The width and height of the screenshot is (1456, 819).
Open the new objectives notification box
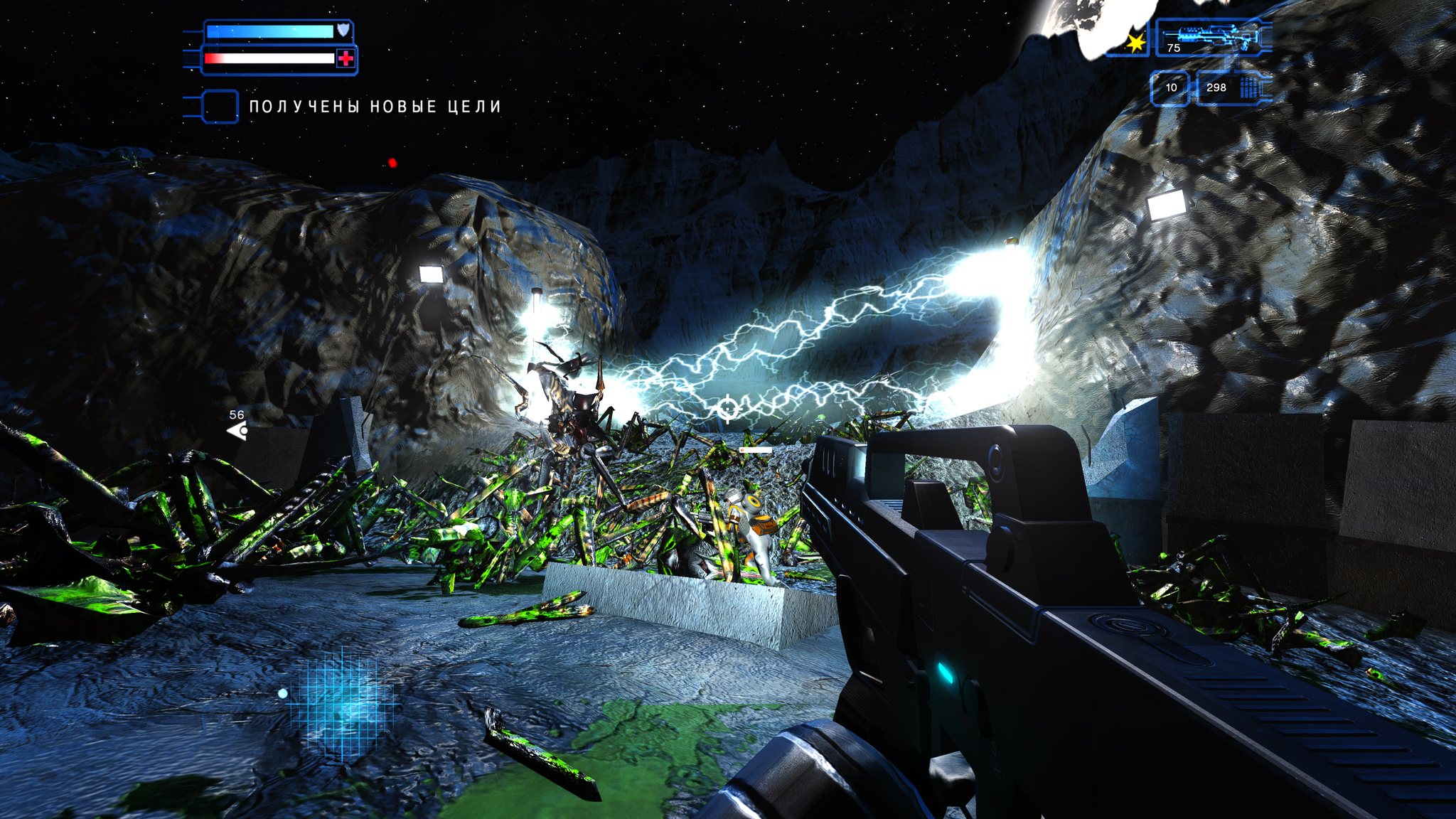[220, 107]
